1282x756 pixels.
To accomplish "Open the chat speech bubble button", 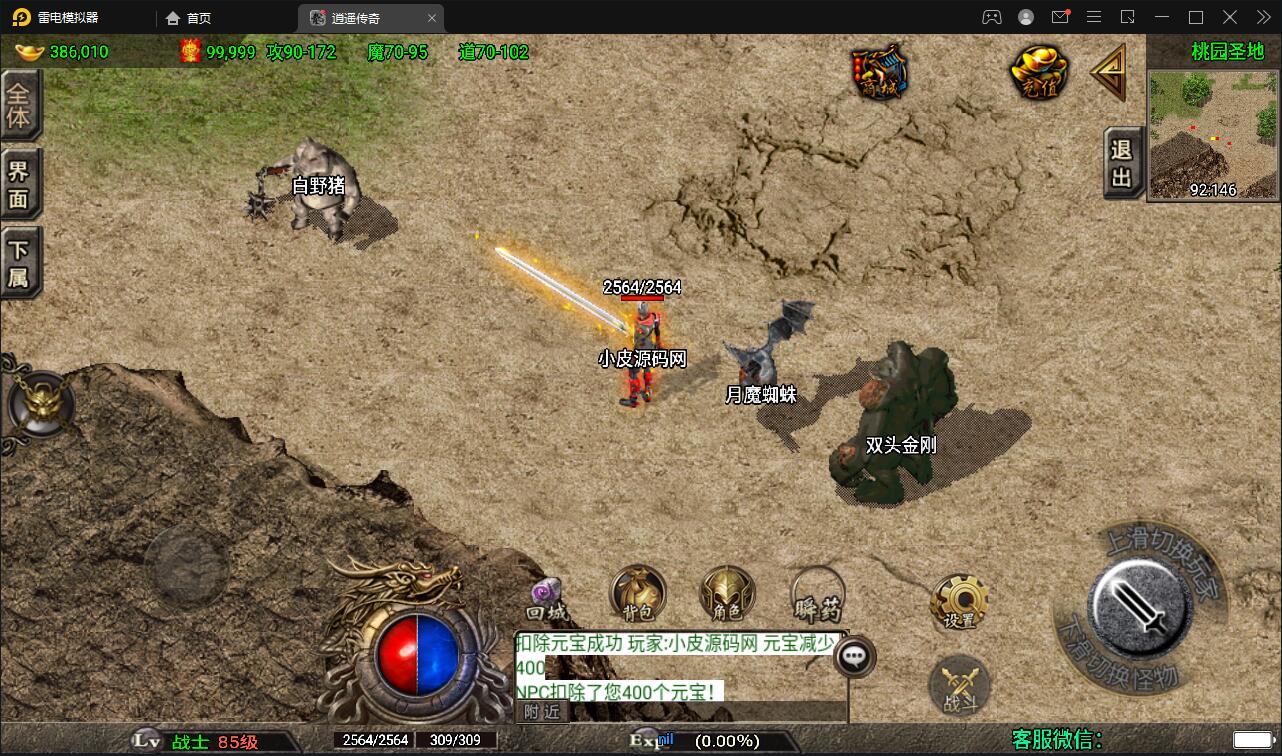I will coord(854,657).
